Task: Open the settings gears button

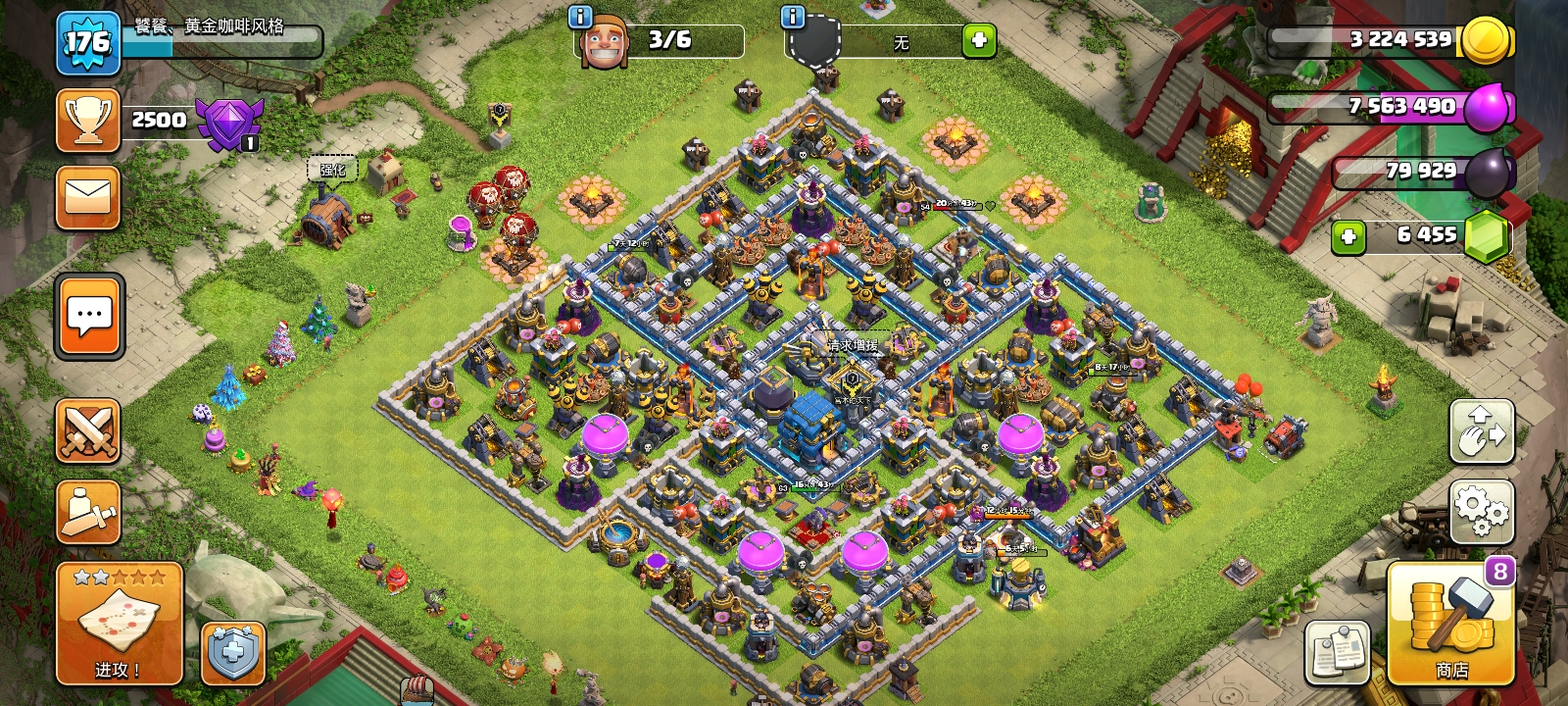Action: tap(1481, 511)
